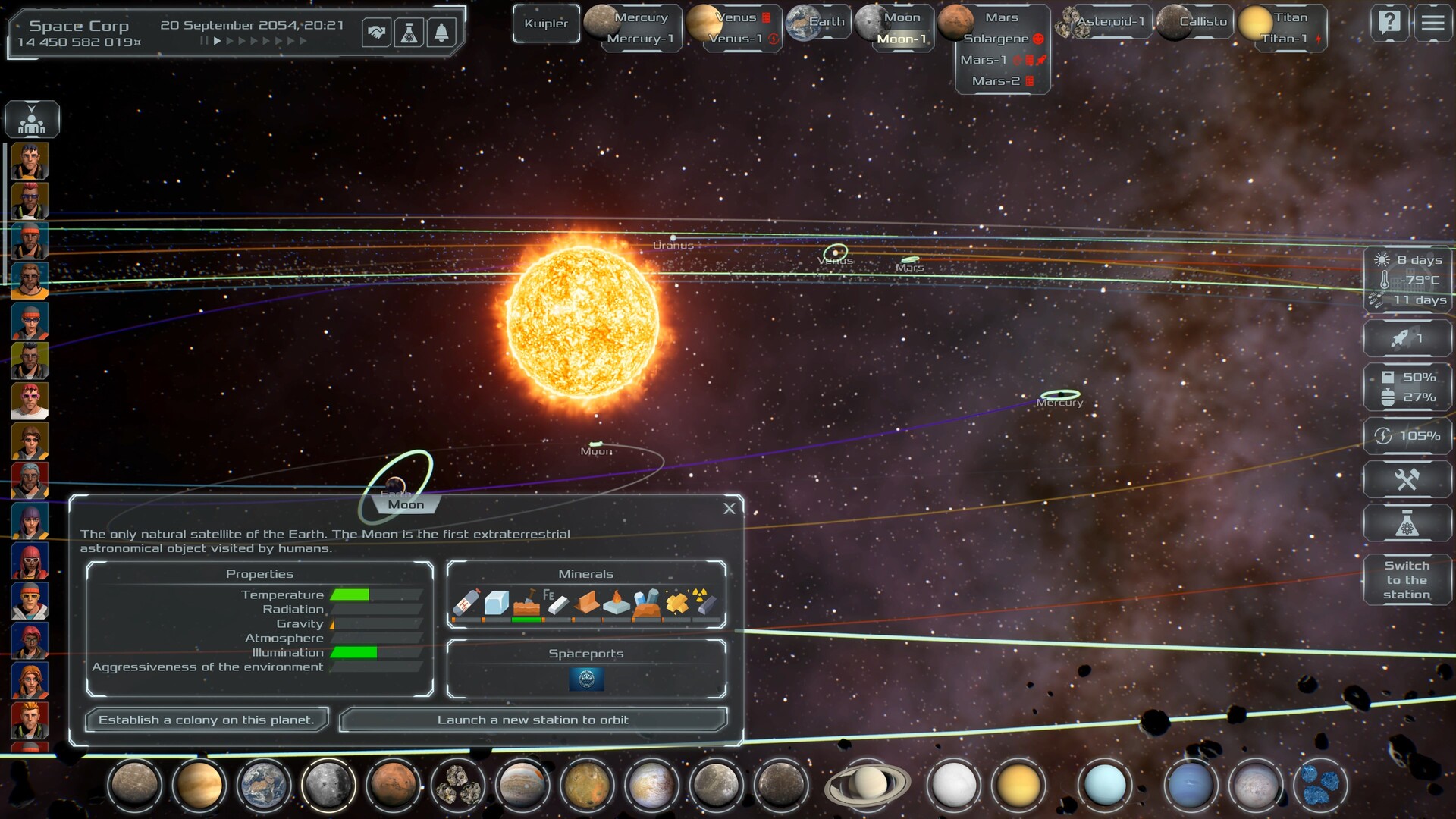1456x819 pixels.
Task: Select the Mars-2 station entry
Action: point(997,81)
